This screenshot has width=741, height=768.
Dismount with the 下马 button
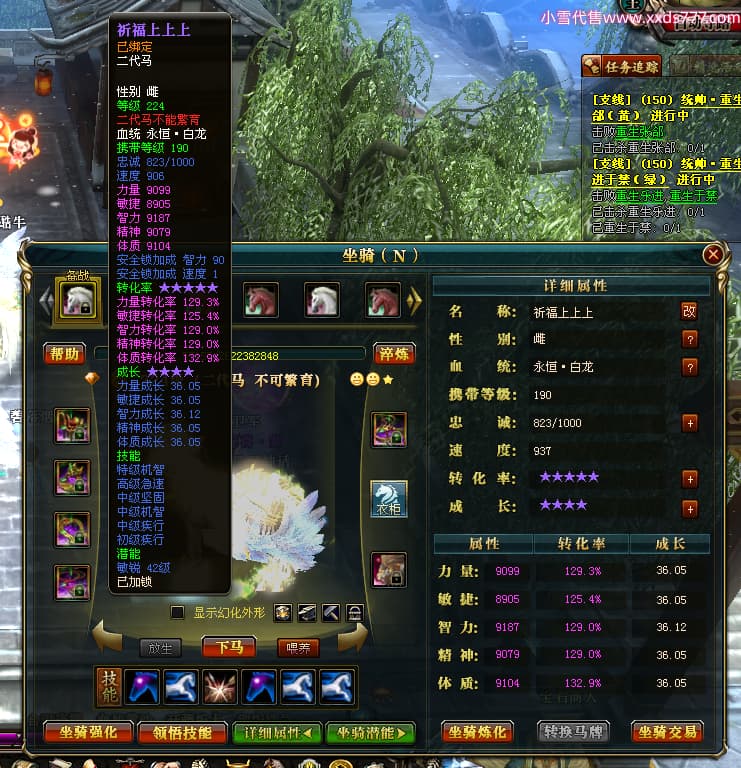click(x=229, y=647)
